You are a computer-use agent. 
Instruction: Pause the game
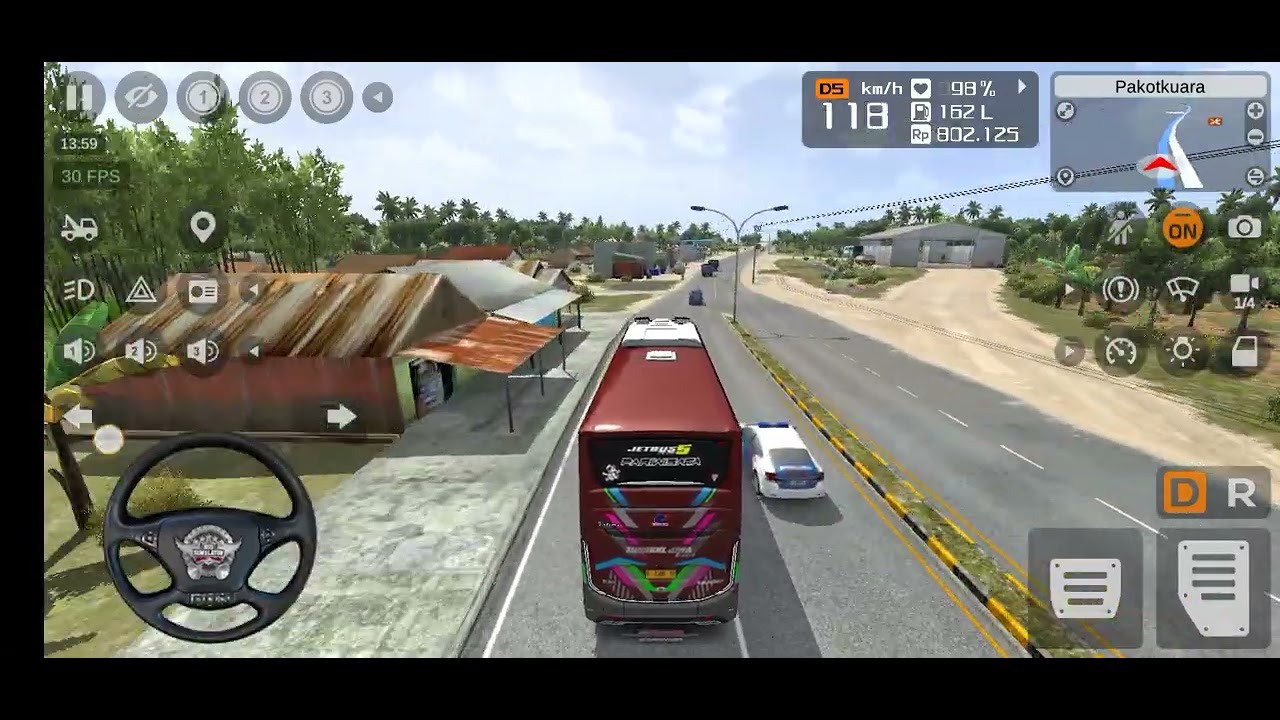pyautogui.click(x=79, y=97)
